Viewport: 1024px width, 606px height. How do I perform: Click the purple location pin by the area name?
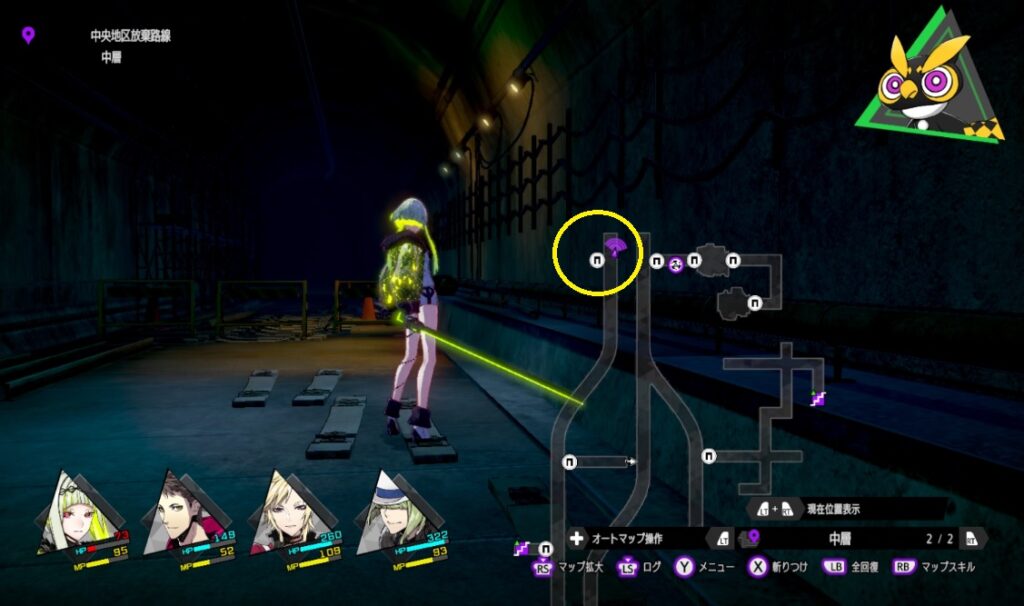(x=28, y=36)
